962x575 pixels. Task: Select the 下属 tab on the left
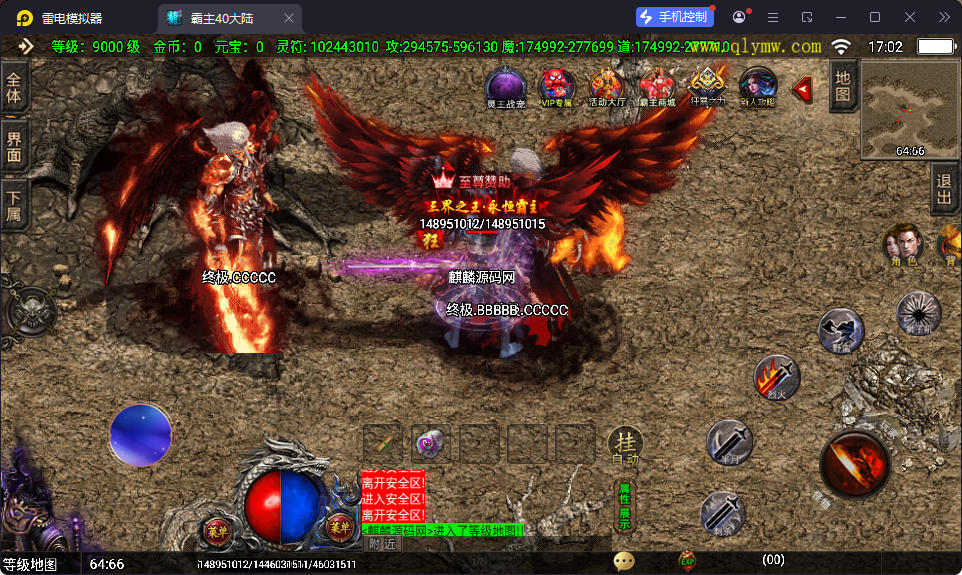[14, 203]
